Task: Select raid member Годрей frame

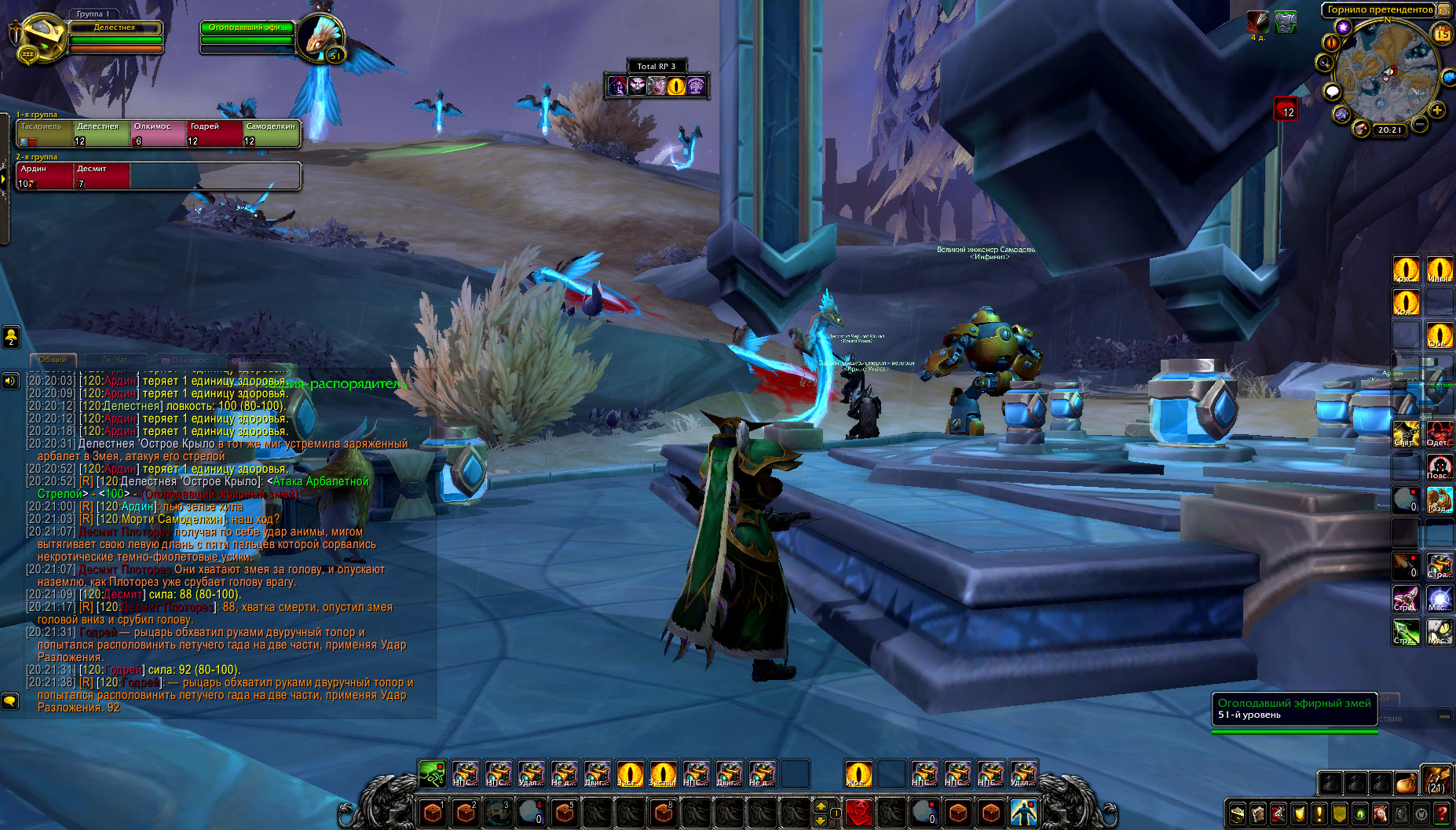Action: point(214,133)
